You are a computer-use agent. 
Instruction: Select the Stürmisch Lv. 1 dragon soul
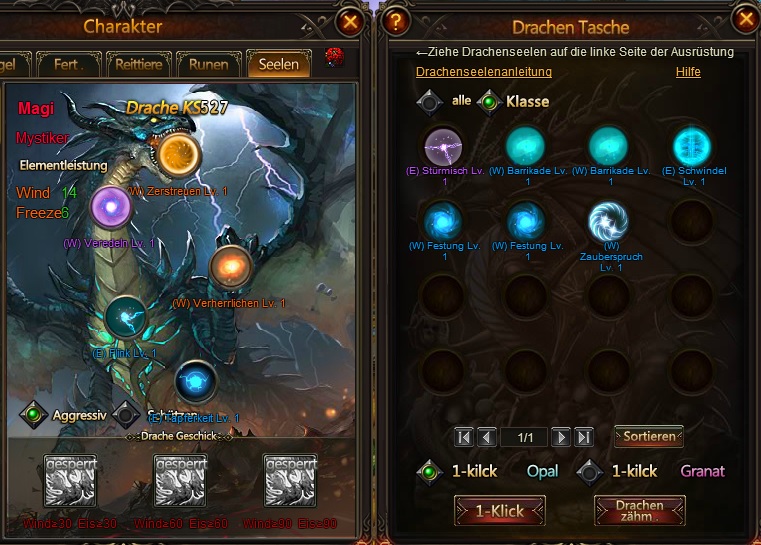[443, 146]
